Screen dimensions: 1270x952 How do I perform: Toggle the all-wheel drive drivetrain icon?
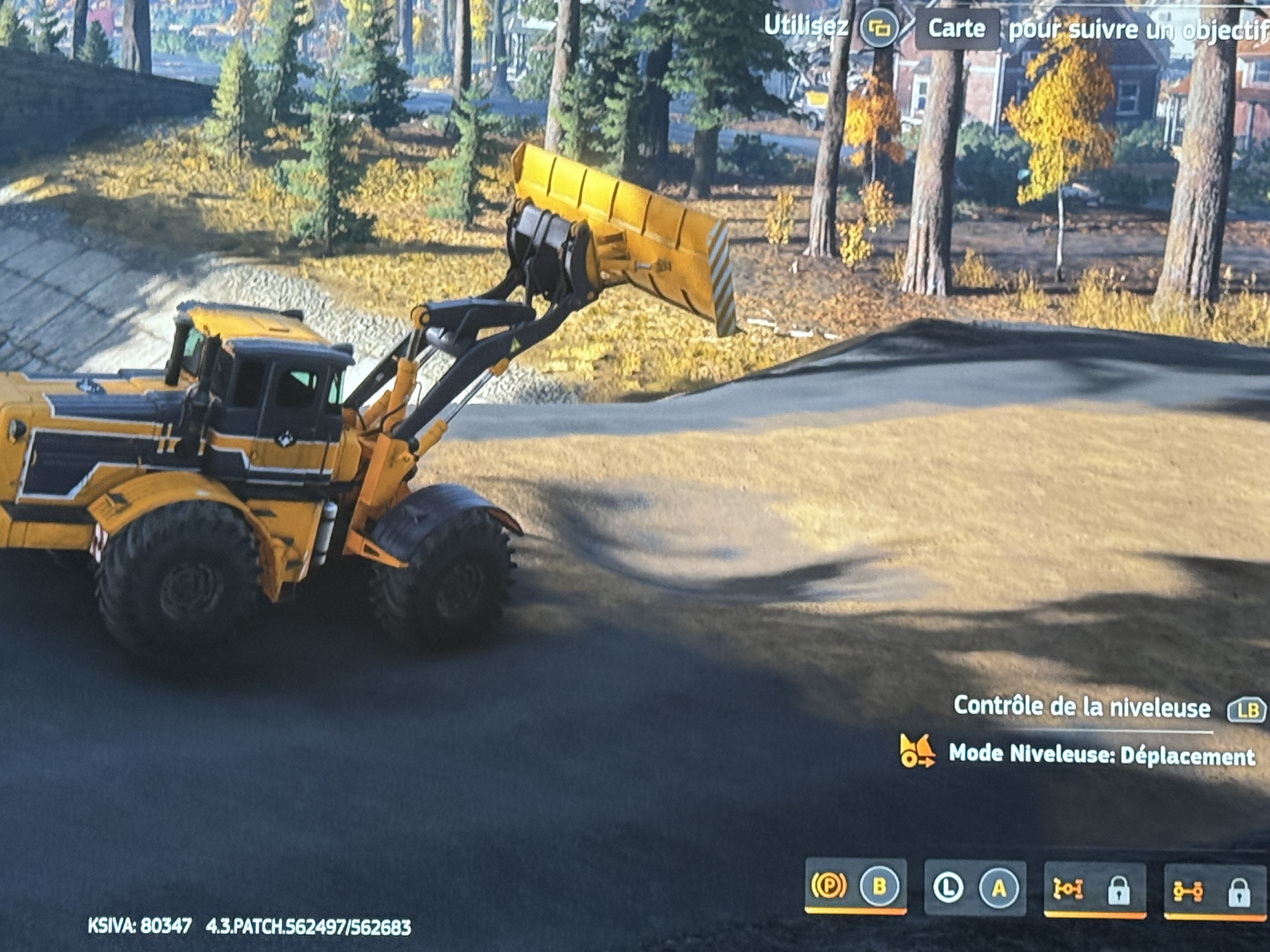pyautogui.click(x=1188, y=892)
